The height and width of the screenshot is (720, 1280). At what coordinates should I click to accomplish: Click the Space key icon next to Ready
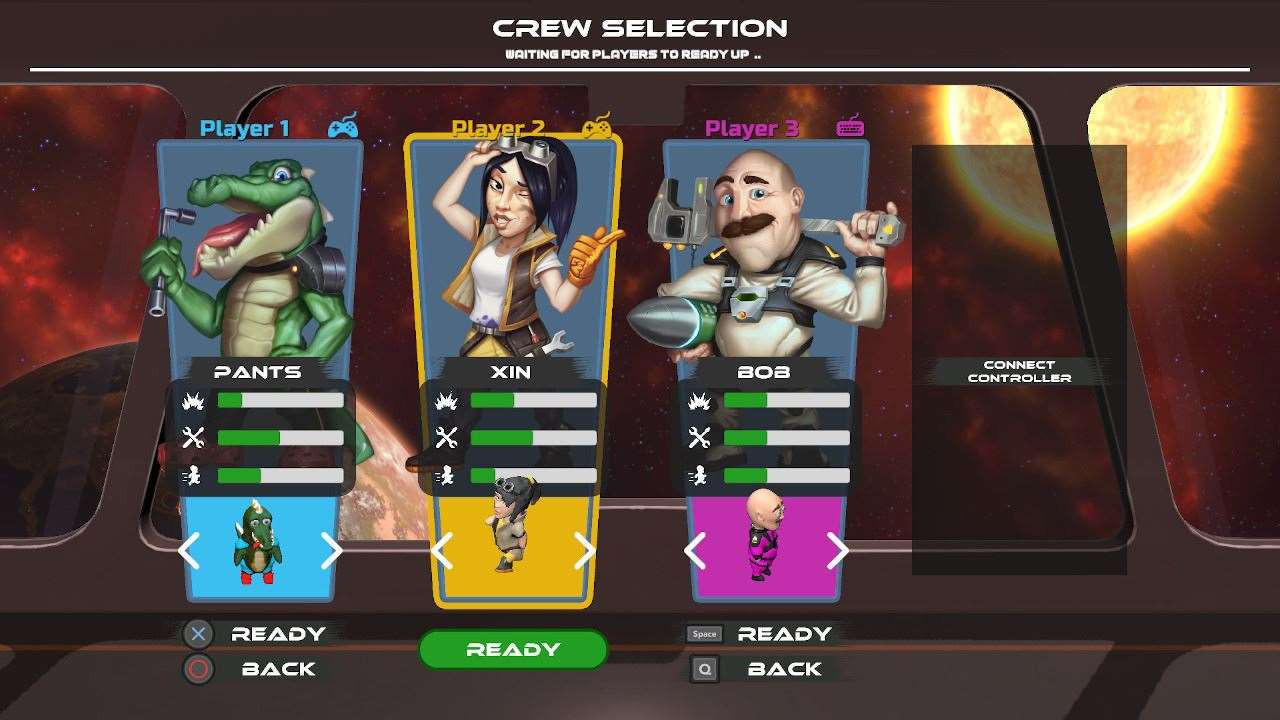(704, 632)
